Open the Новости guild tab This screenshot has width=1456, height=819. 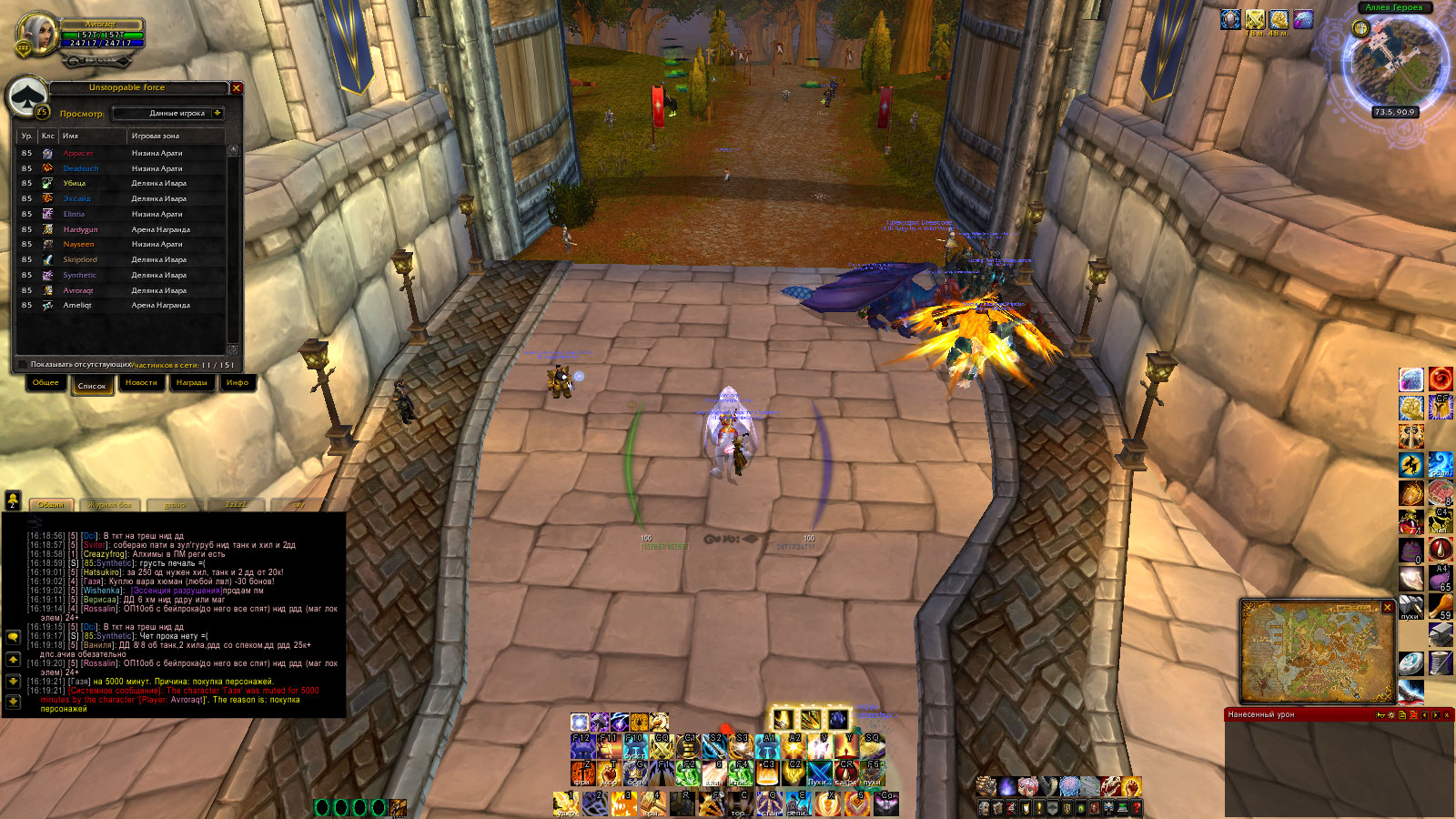click(141, 383)
